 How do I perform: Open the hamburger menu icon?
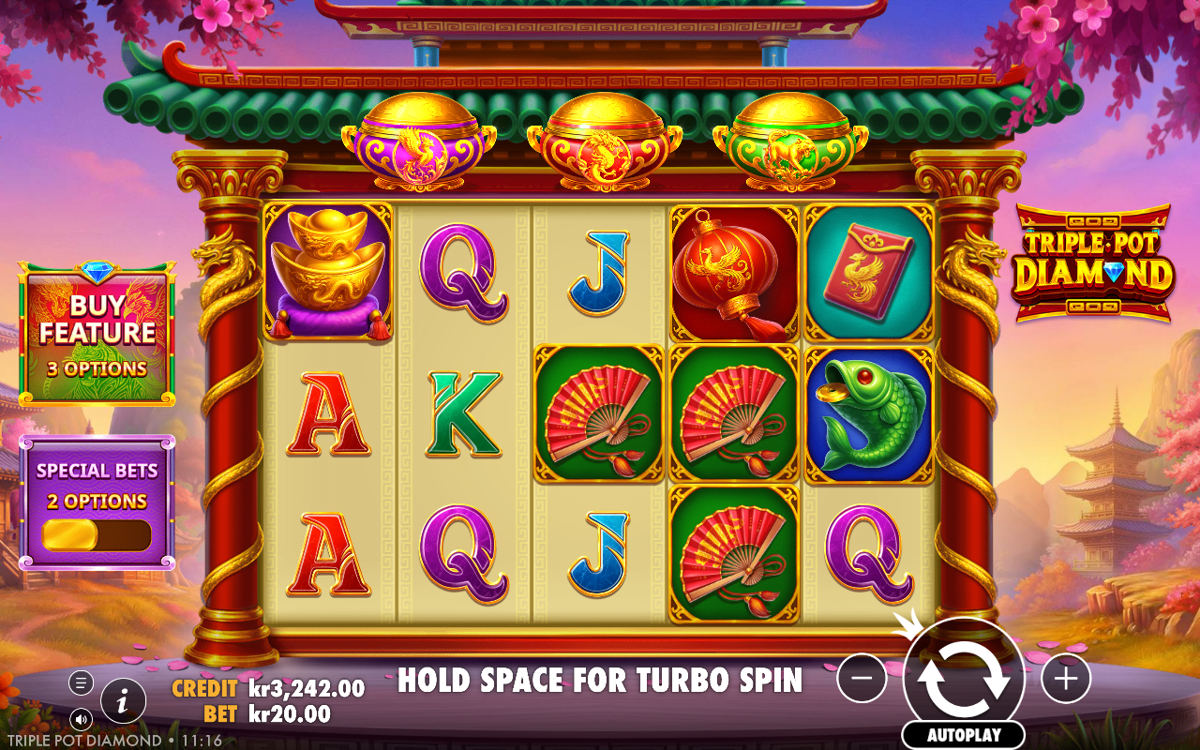(82, 683)
